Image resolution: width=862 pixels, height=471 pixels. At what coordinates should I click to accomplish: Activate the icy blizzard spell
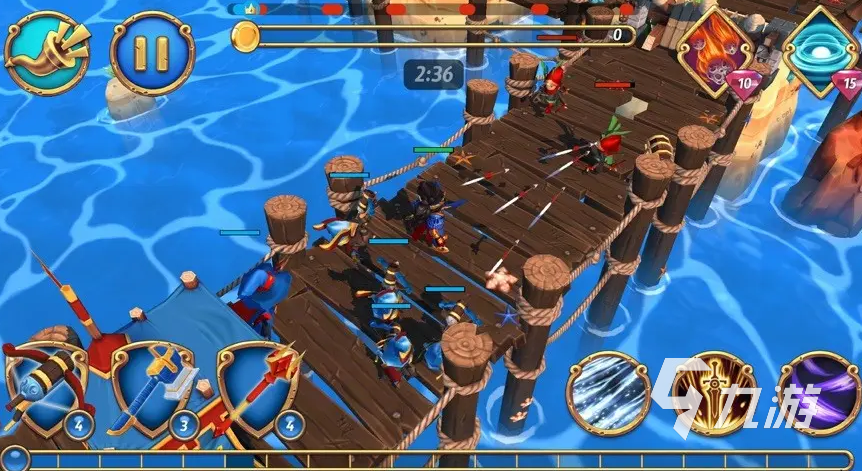[x=607, y=393]
